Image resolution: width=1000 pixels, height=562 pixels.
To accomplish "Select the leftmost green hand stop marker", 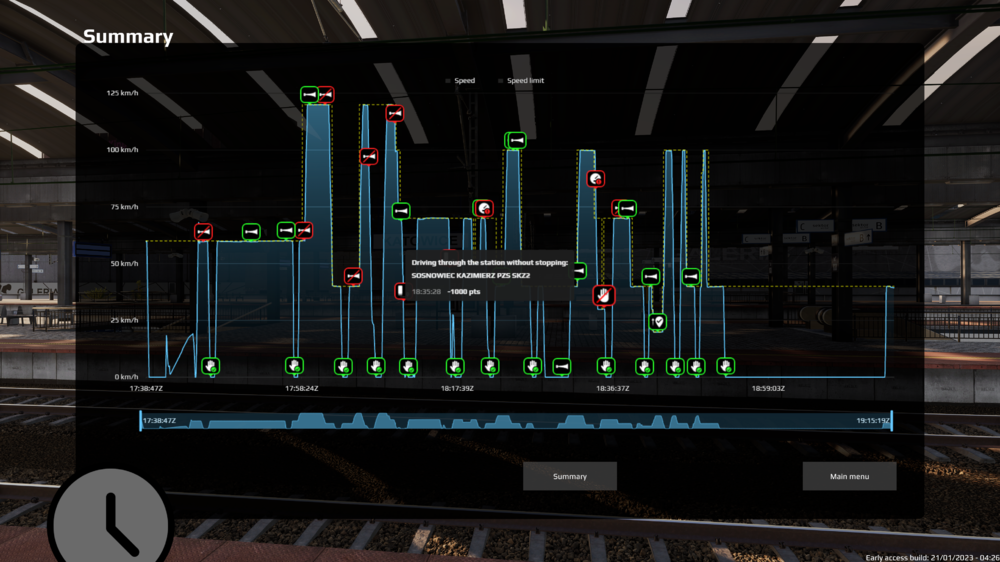I will click(210, 366).
